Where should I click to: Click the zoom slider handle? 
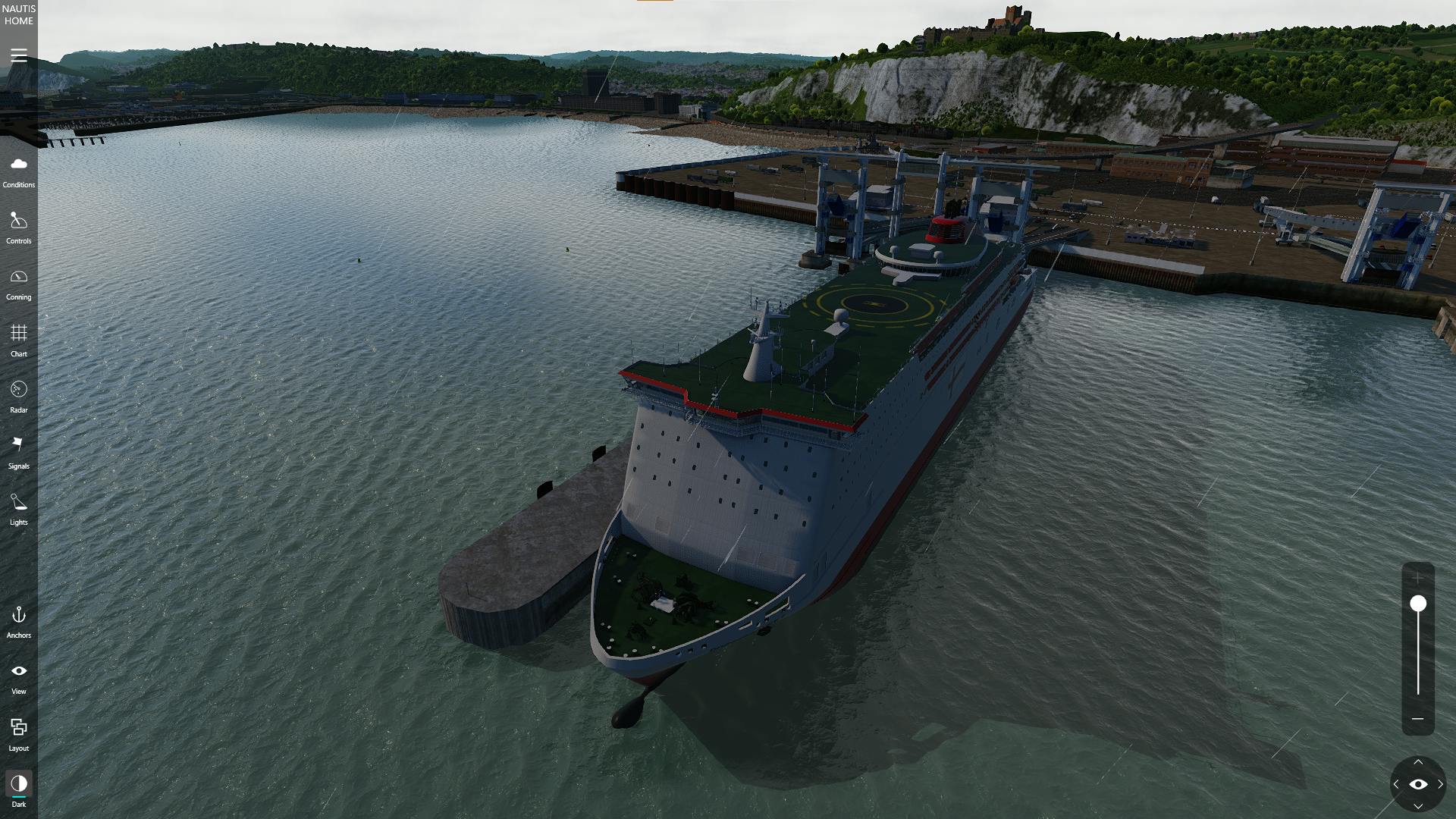point(1418,604)
